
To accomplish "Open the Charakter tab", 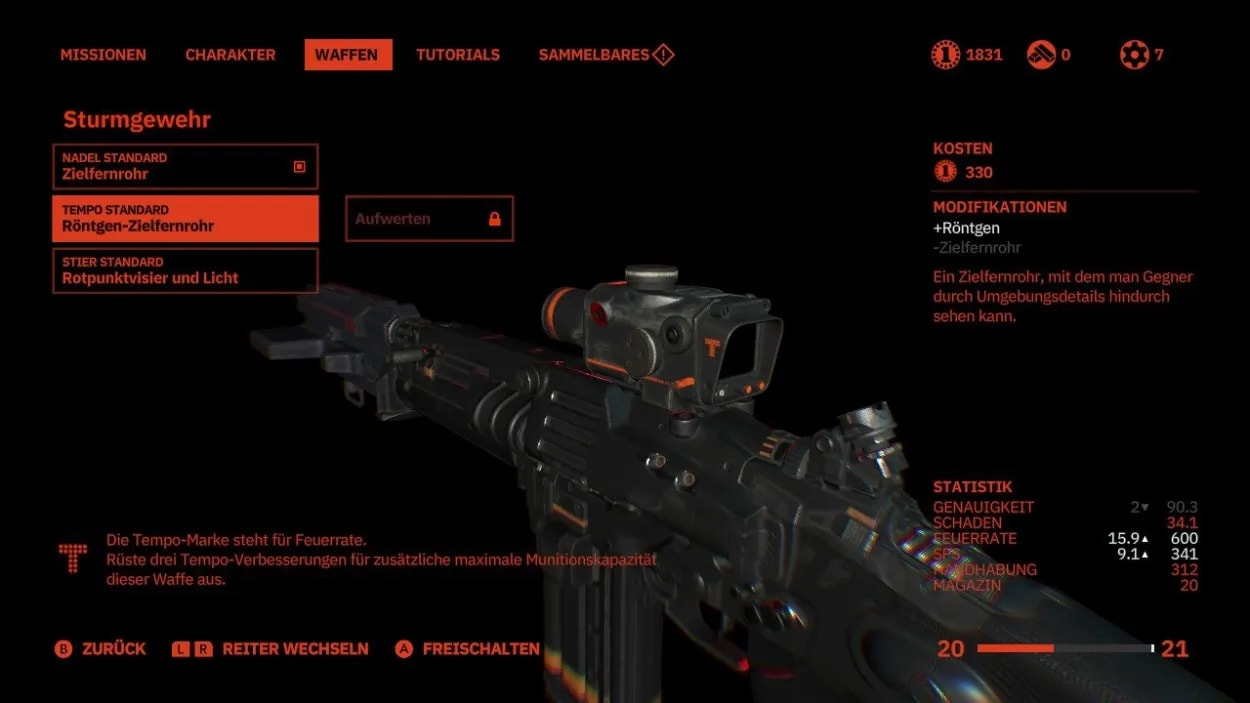I will [231, 55].
